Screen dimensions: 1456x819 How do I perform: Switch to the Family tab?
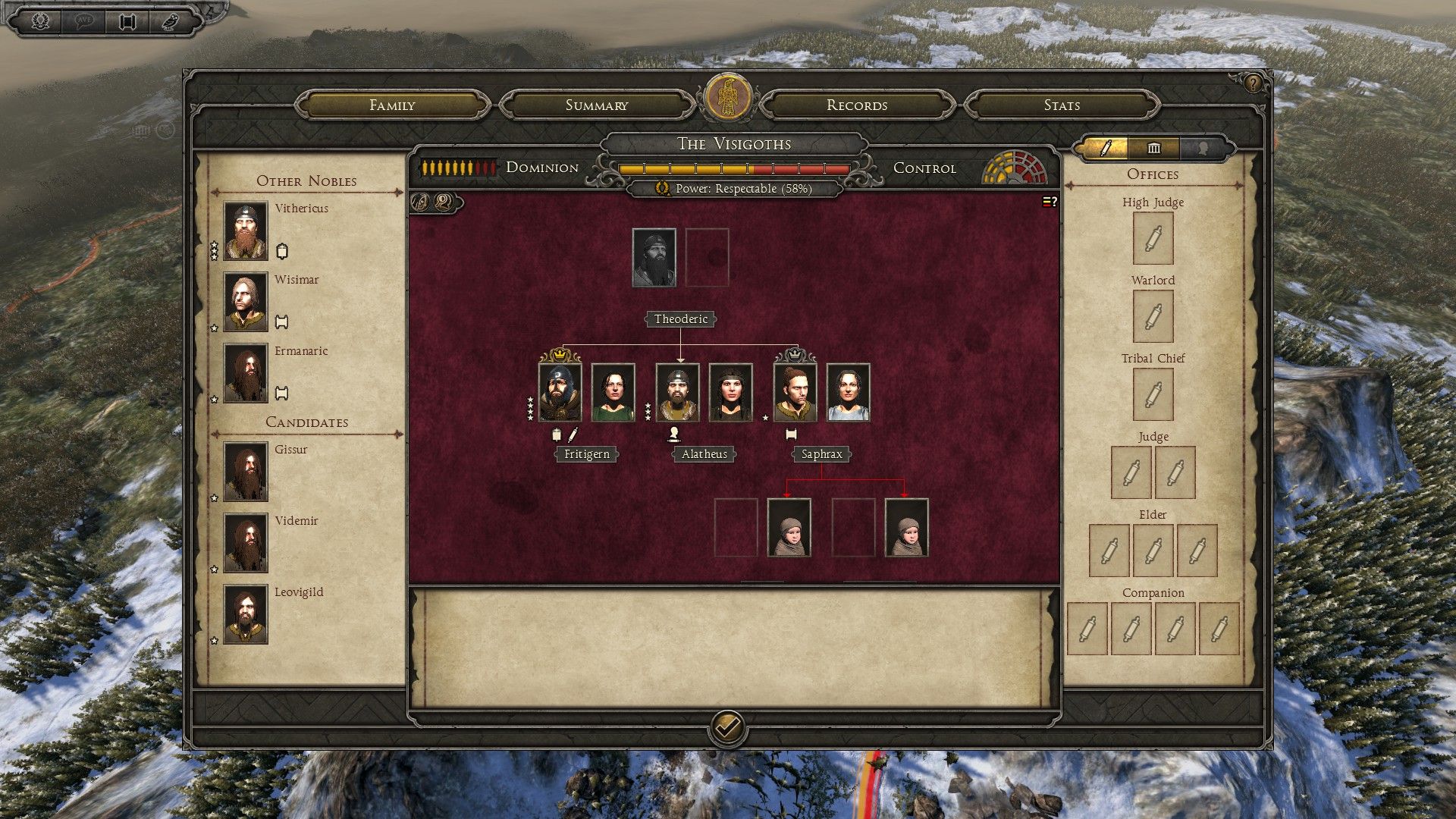tap(392, 105)
